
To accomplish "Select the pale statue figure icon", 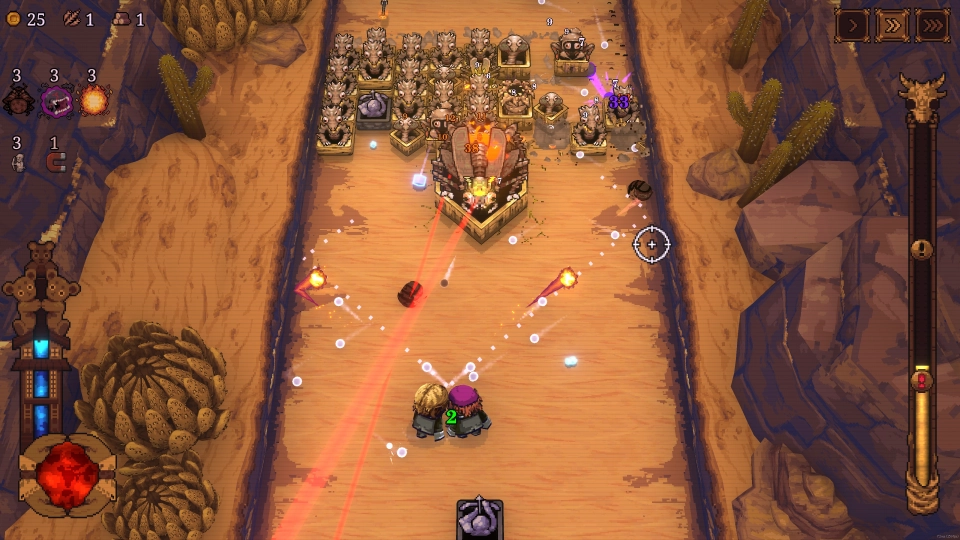I will [x=17, y=162].
